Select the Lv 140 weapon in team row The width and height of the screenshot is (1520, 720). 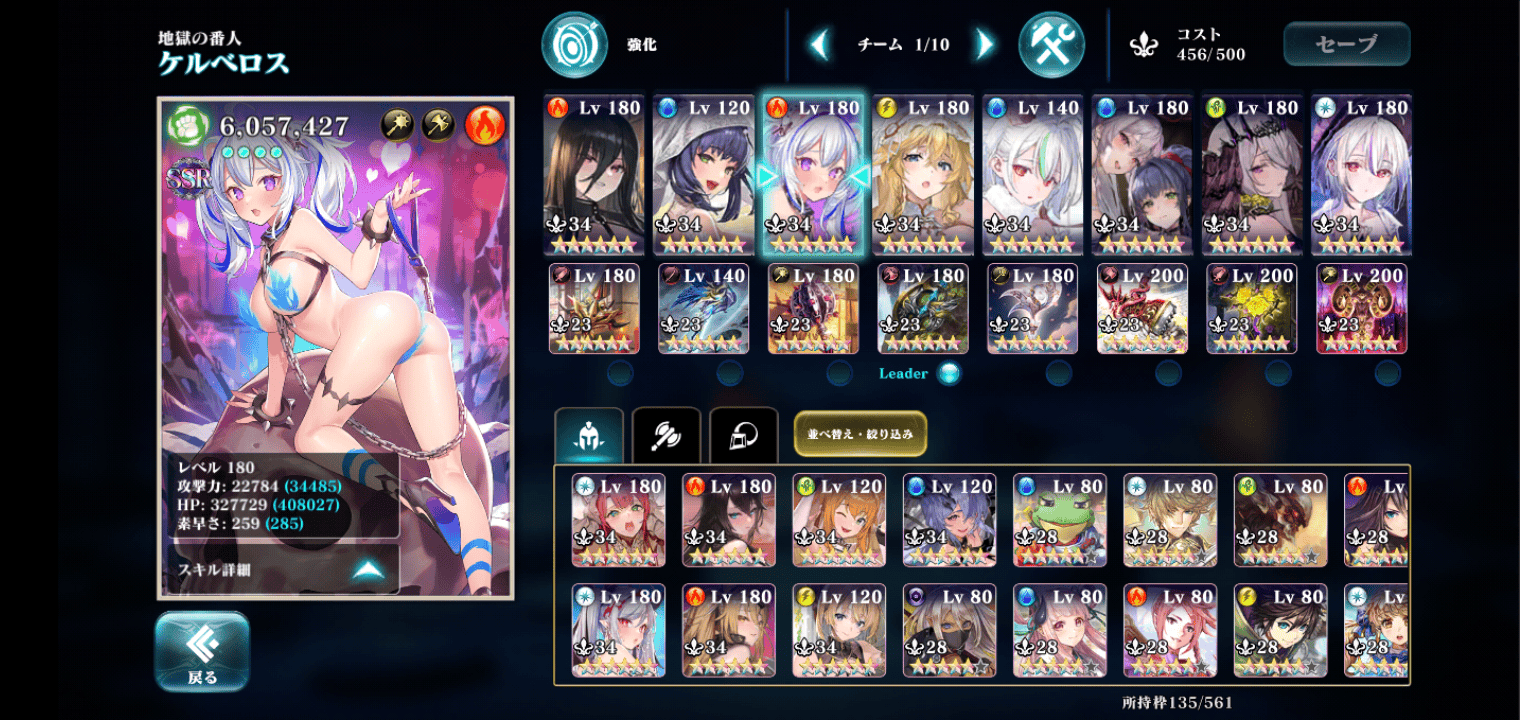[x=703, y=309]
